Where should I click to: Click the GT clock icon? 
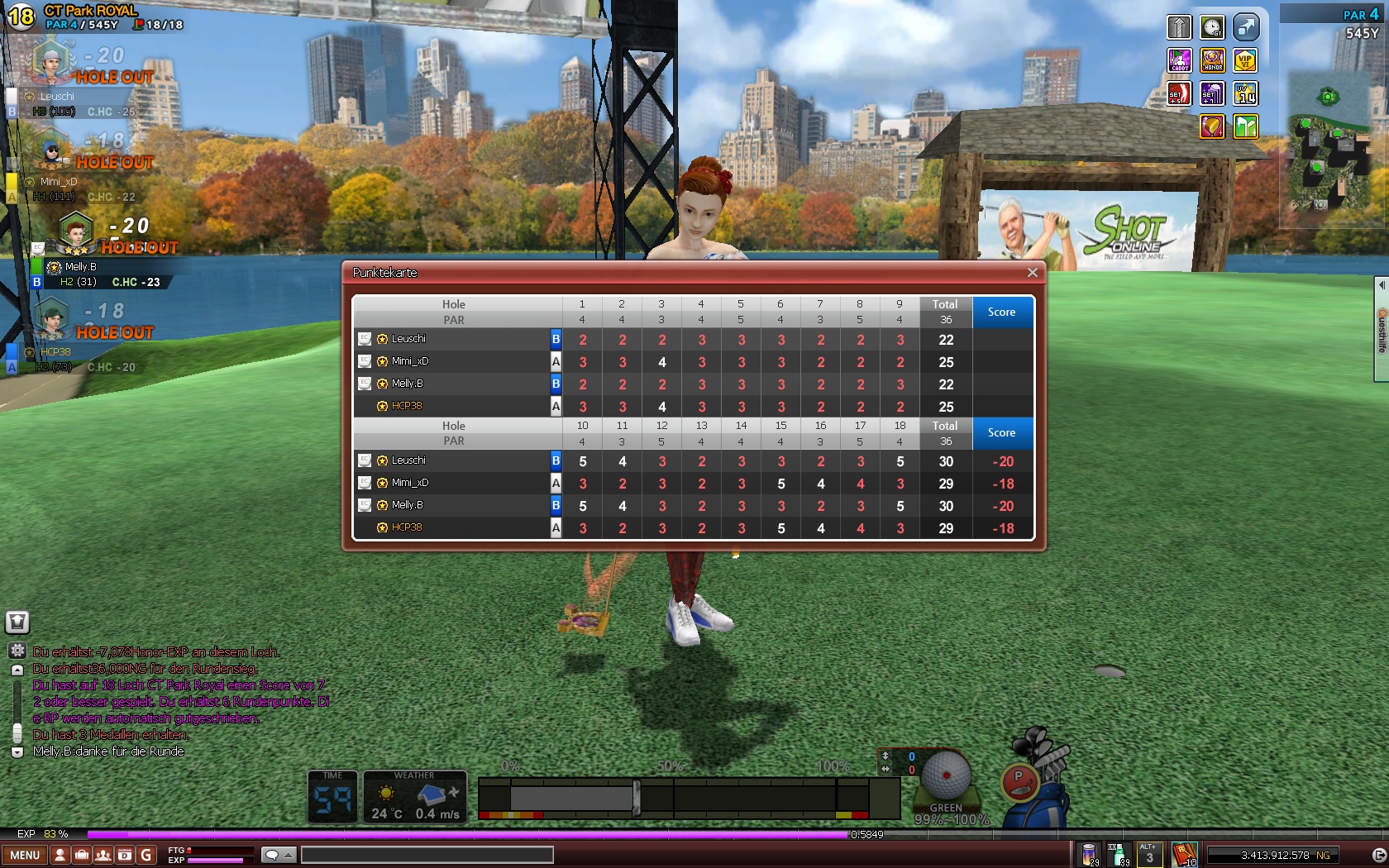1212,27
